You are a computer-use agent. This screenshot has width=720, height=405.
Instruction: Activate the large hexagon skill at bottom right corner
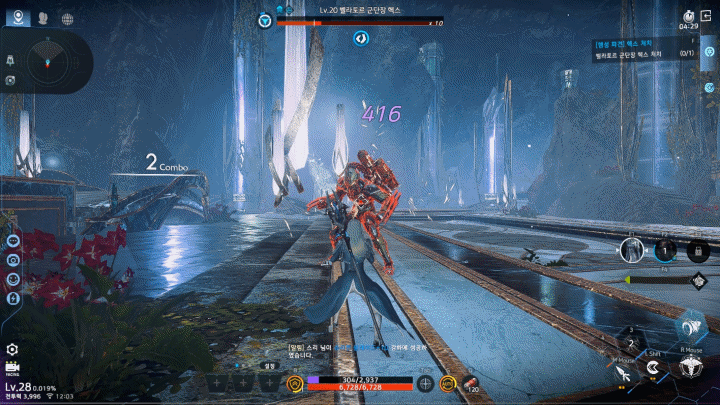tap(687, 367)
